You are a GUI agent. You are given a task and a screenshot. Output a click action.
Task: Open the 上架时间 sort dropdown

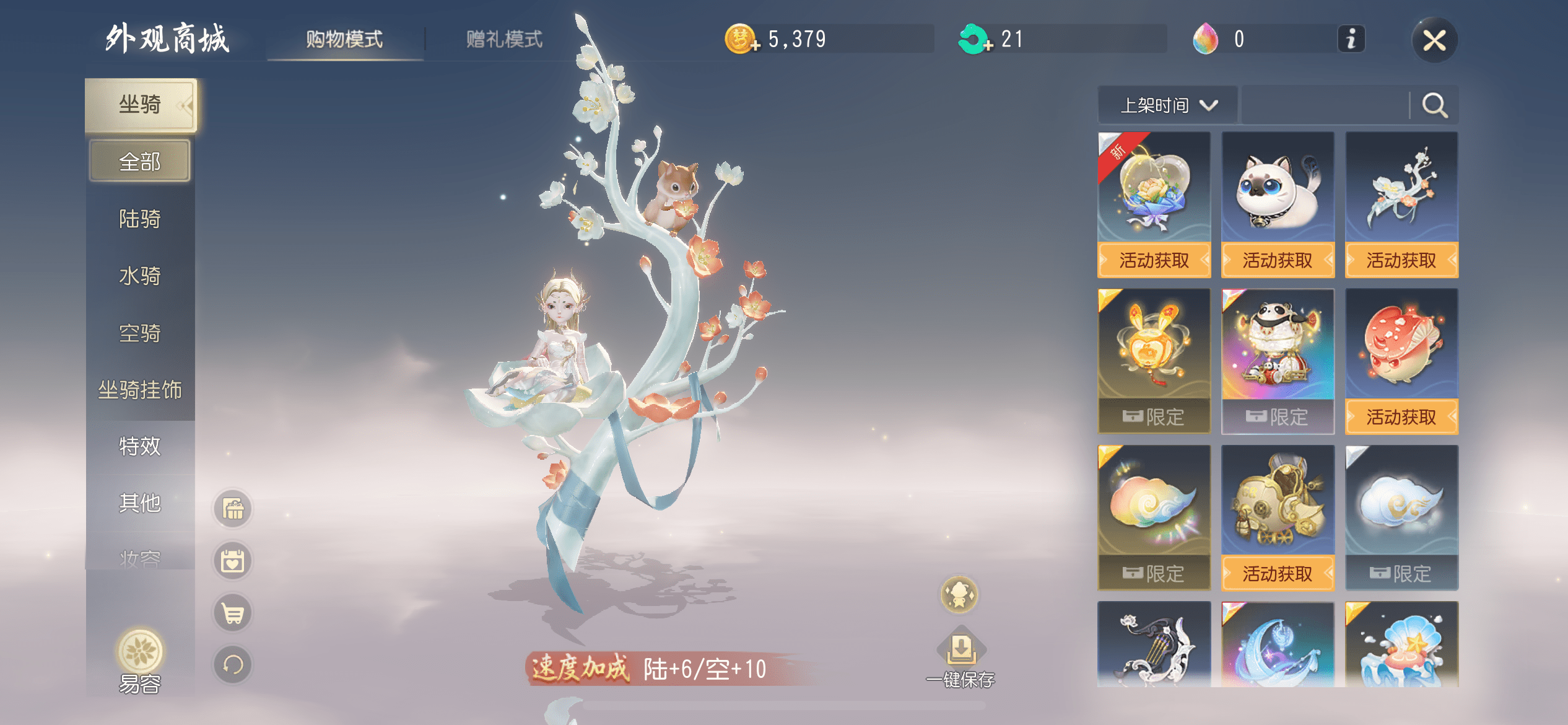click(1168, 105)
